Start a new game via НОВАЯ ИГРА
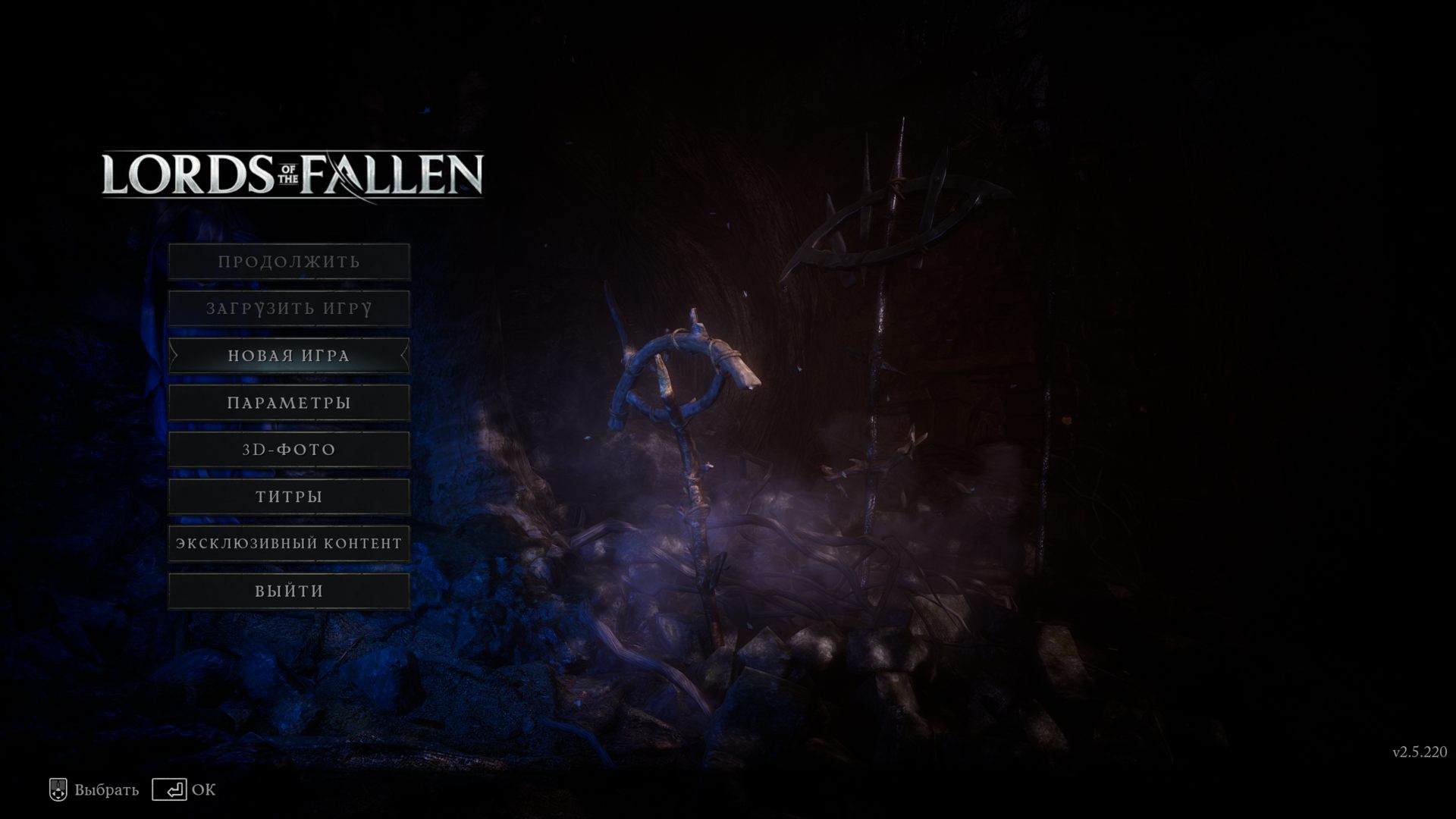 coord(289,356)
